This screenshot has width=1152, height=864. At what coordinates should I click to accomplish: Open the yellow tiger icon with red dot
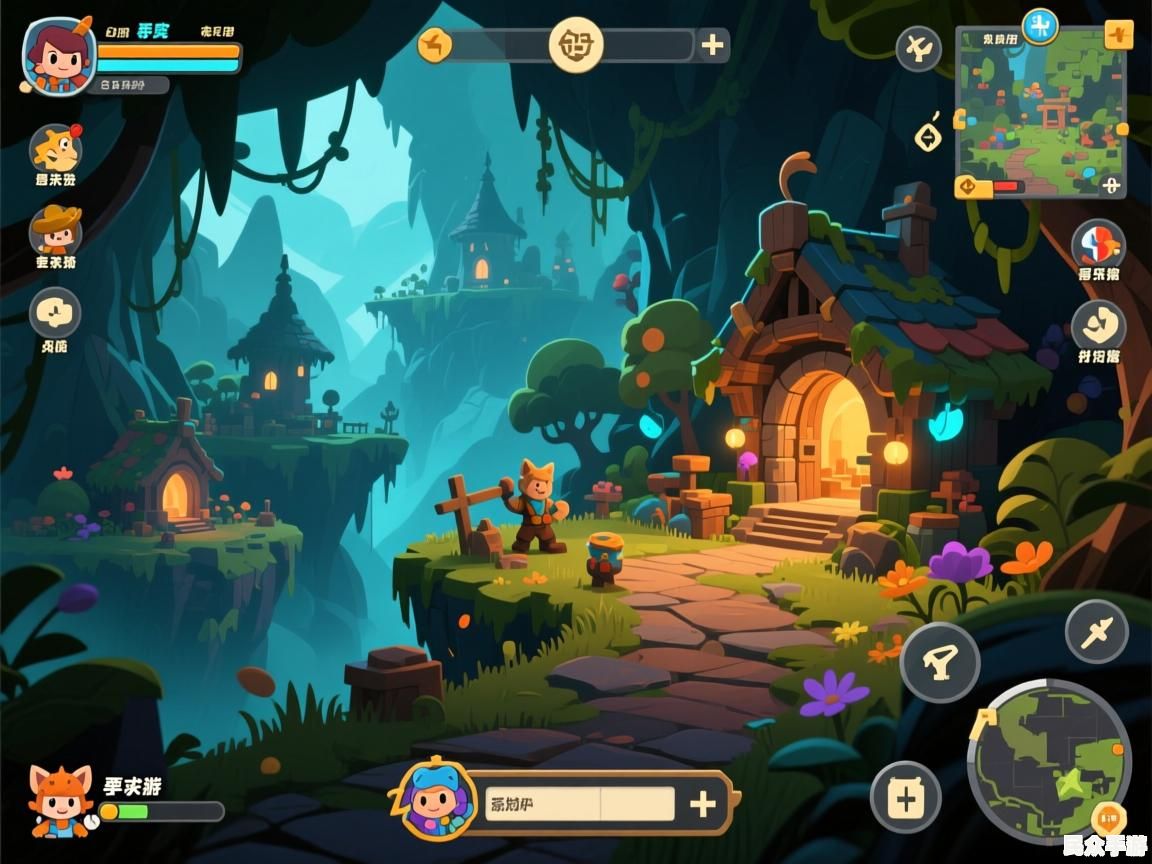pyautogui.click(x=56, y=150)
